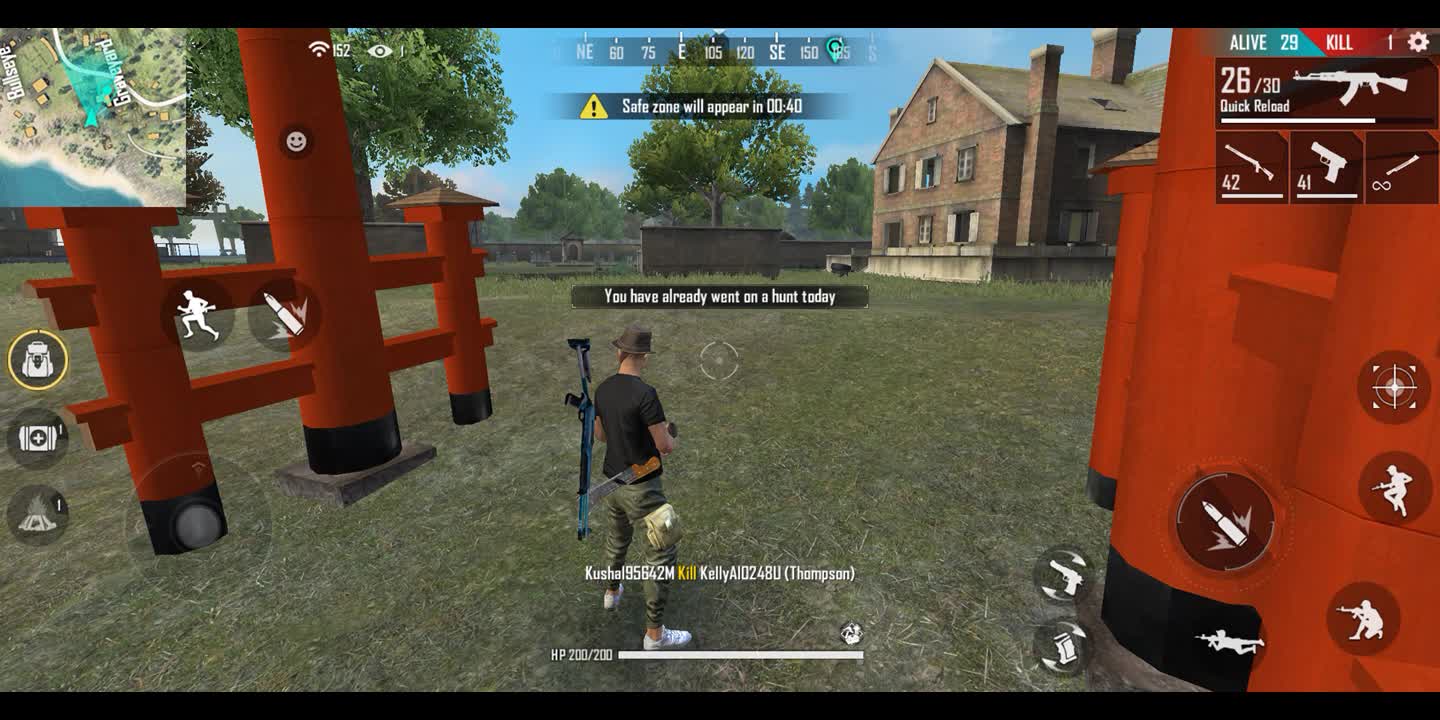This screenshot has height=720, width=1440.
Task: Reload using the magazine button
Action: (x=1062, y=645)
